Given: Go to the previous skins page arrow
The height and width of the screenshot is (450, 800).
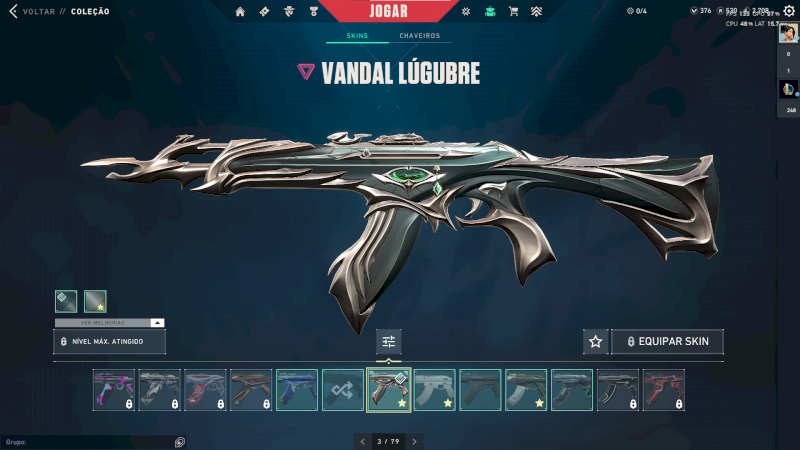Looking at the screenshot, I should (x=363, y=441).
